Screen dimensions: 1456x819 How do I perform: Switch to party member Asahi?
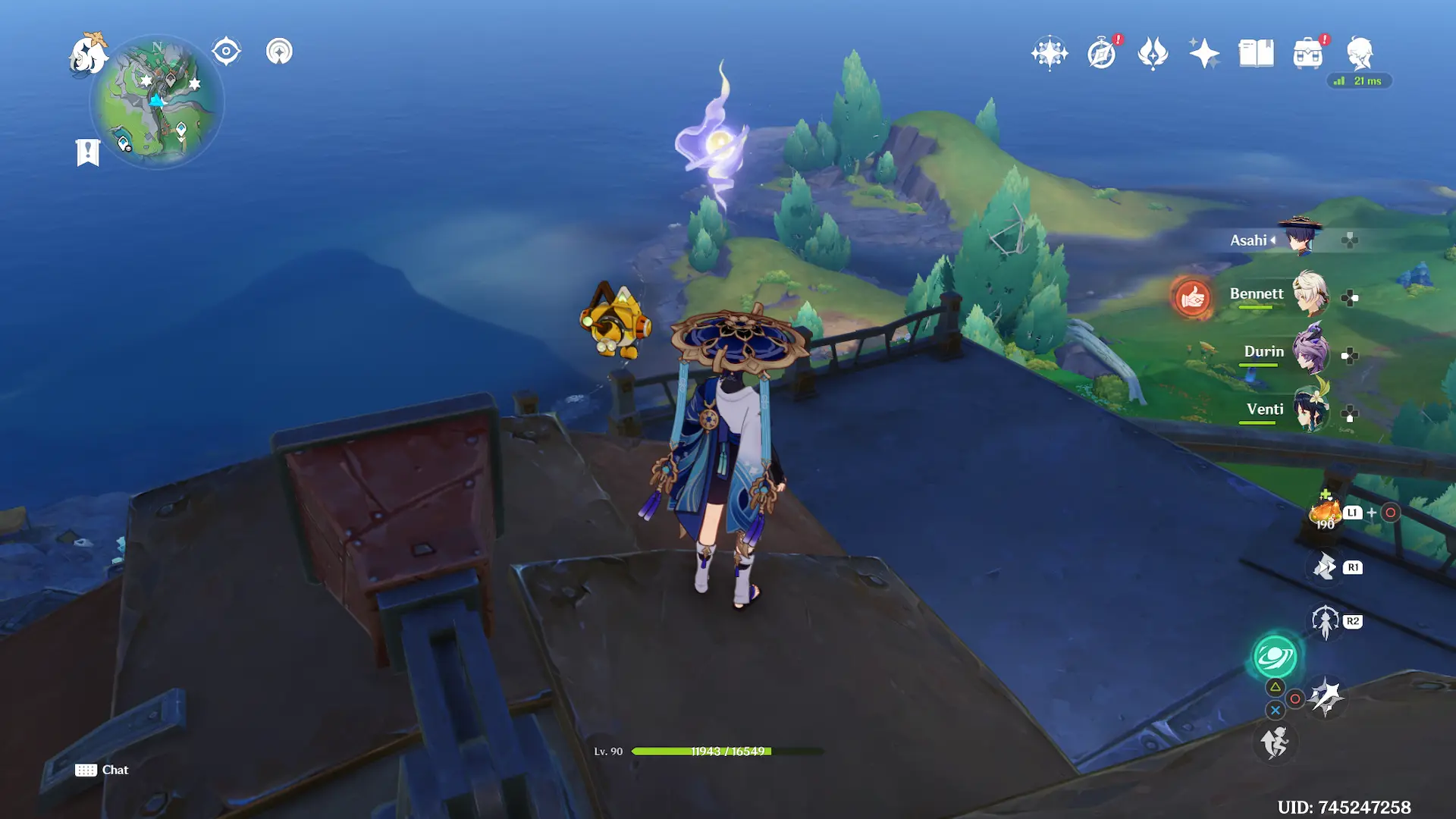tap(1300, 239)
